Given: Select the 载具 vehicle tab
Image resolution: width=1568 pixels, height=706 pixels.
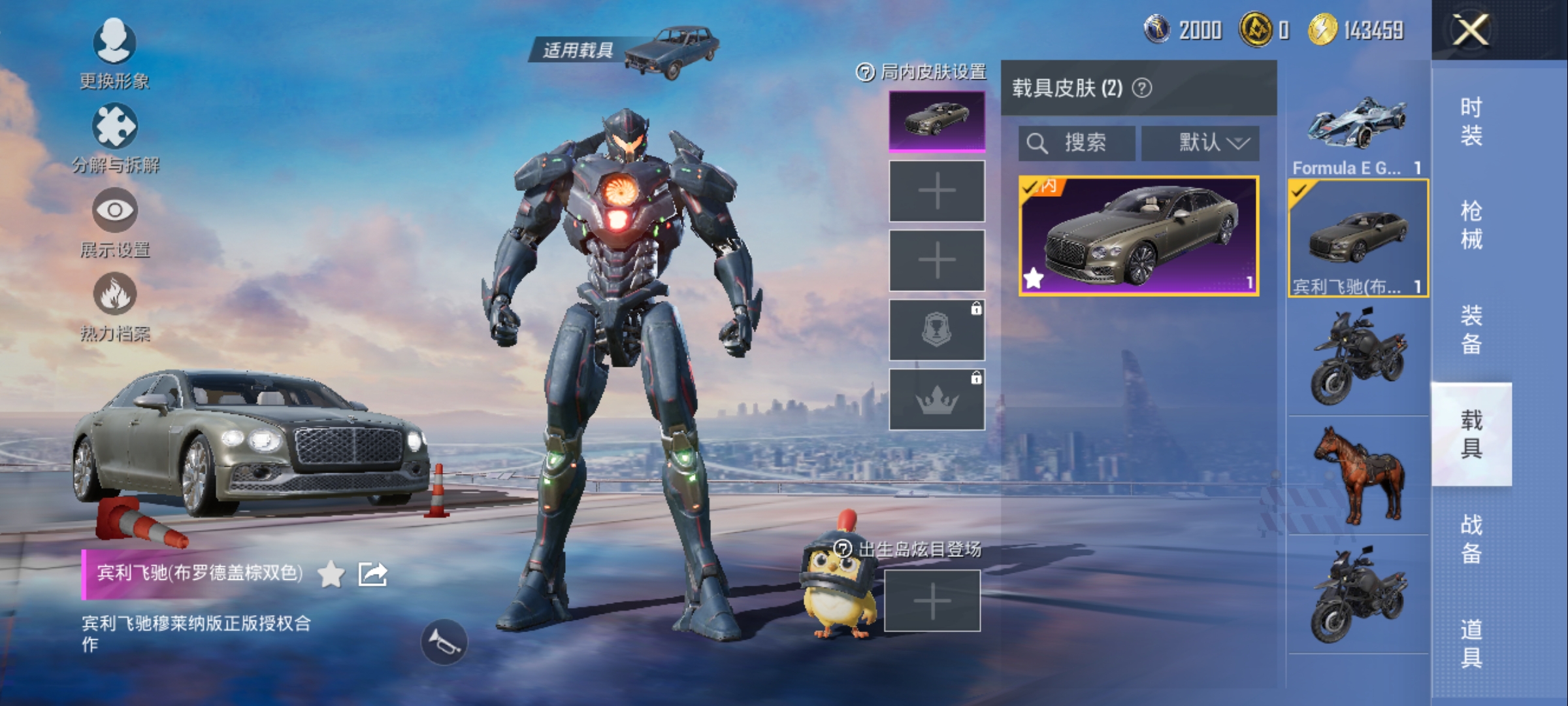Looking at the screenshot, I should tap(1471, 434).
